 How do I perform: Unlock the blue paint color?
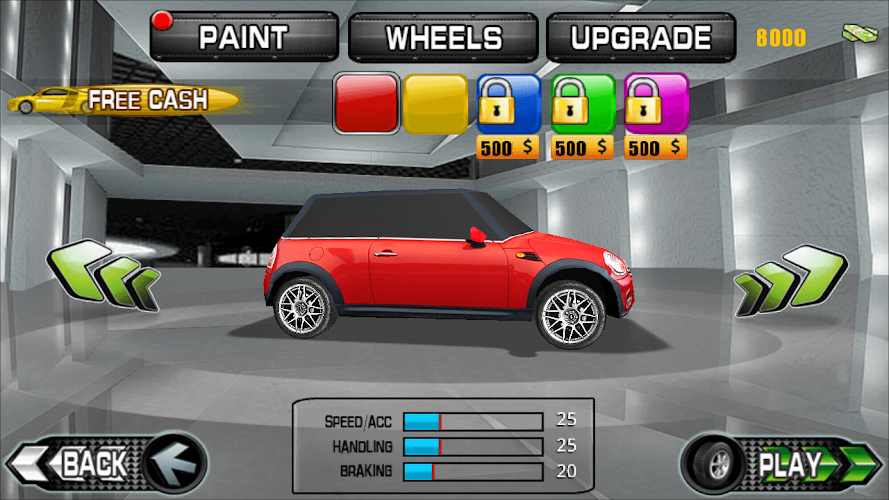(x=508, y=105)
